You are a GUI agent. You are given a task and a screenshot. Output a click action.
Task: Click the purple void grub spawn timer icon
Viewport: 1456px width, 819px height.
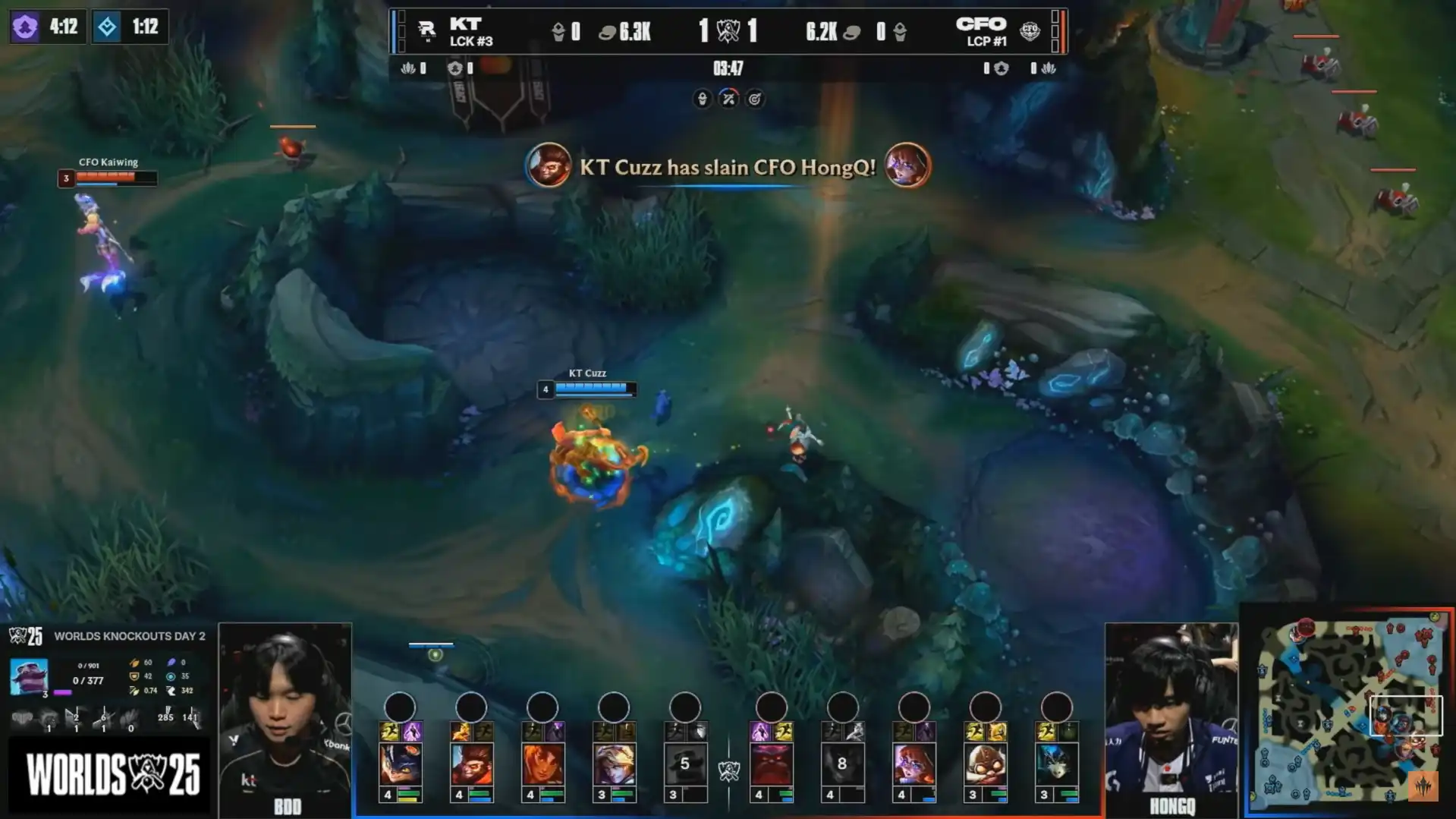[25, 27]
